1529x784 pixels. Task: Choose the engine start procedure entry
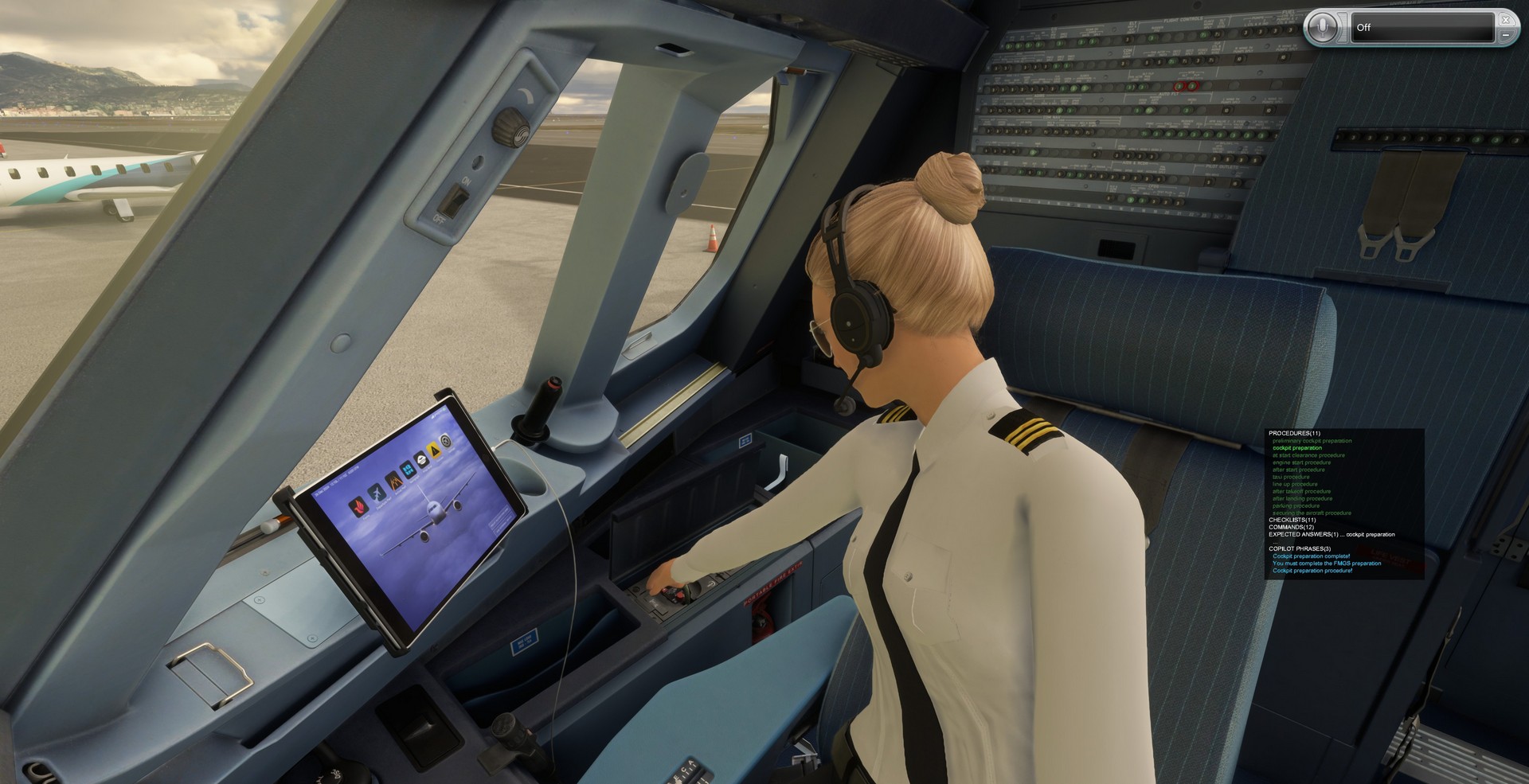point(1301,462)
